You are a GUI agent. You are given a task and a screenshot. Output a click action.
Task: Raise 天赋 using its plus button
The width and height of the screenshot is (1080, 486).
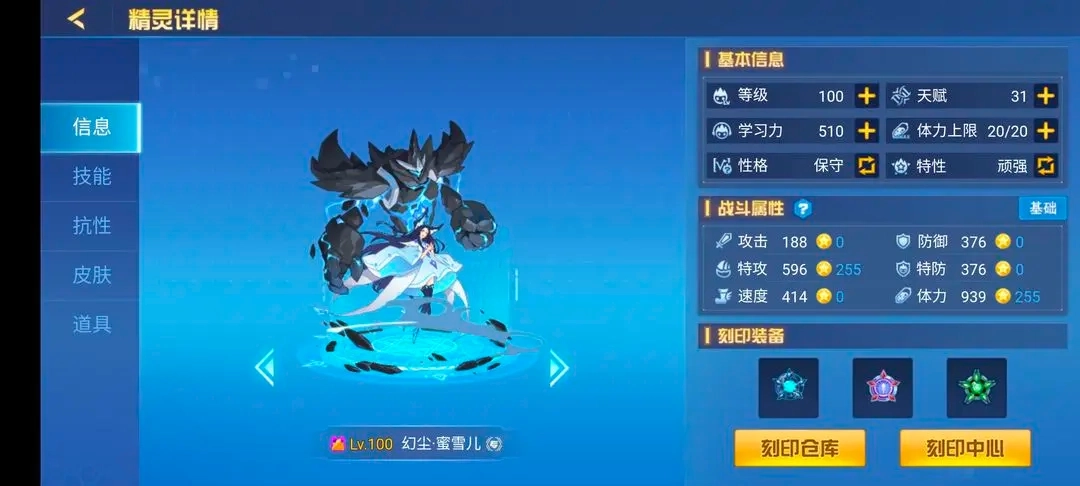pyautogui.click(x=1045, y=96)
